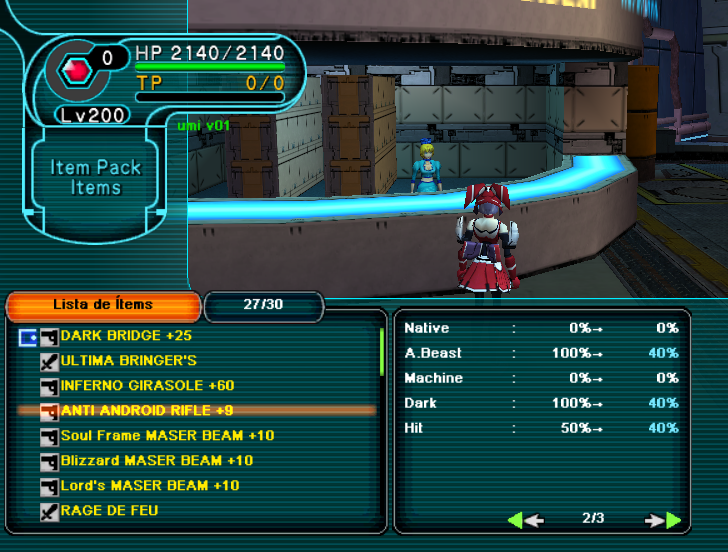Select the RAGE DE FEU weapon
Image resolution: width=728 pixels, height=552 pixels.
pos(109,511)
